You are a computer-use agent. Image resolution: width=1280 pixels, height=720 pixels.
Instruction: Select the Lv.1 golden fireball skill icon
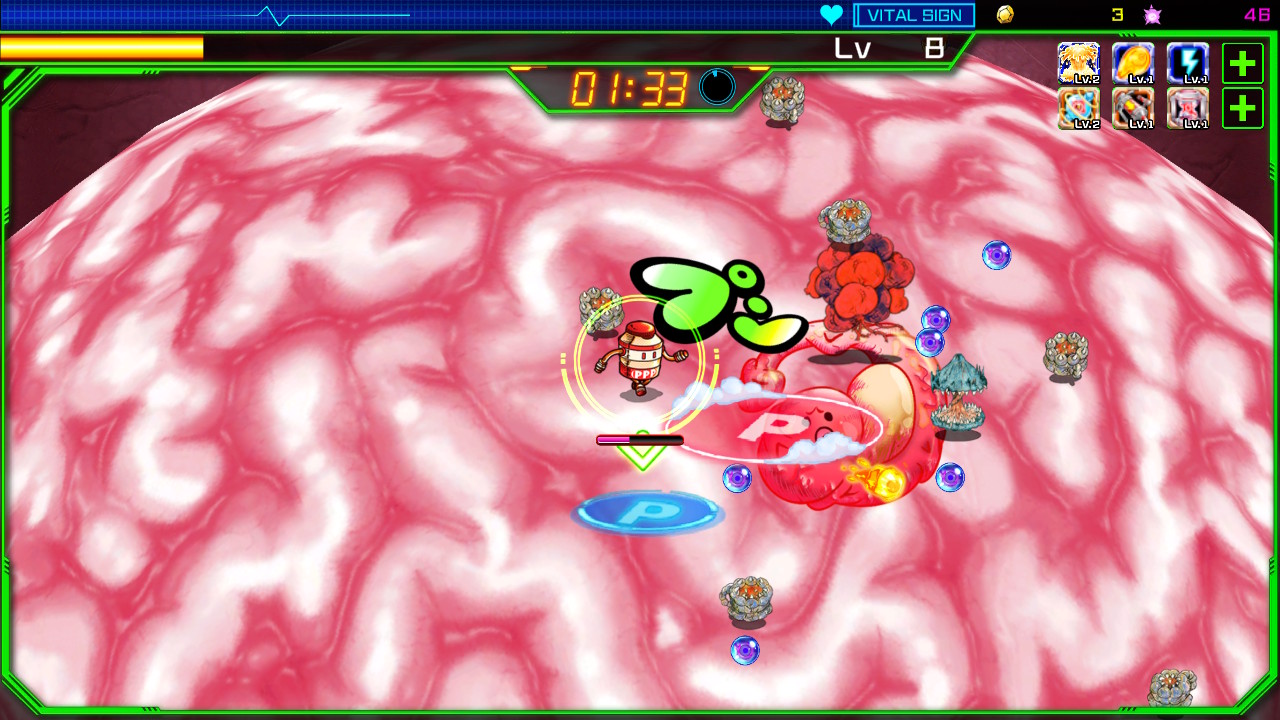click(1133, 63)
